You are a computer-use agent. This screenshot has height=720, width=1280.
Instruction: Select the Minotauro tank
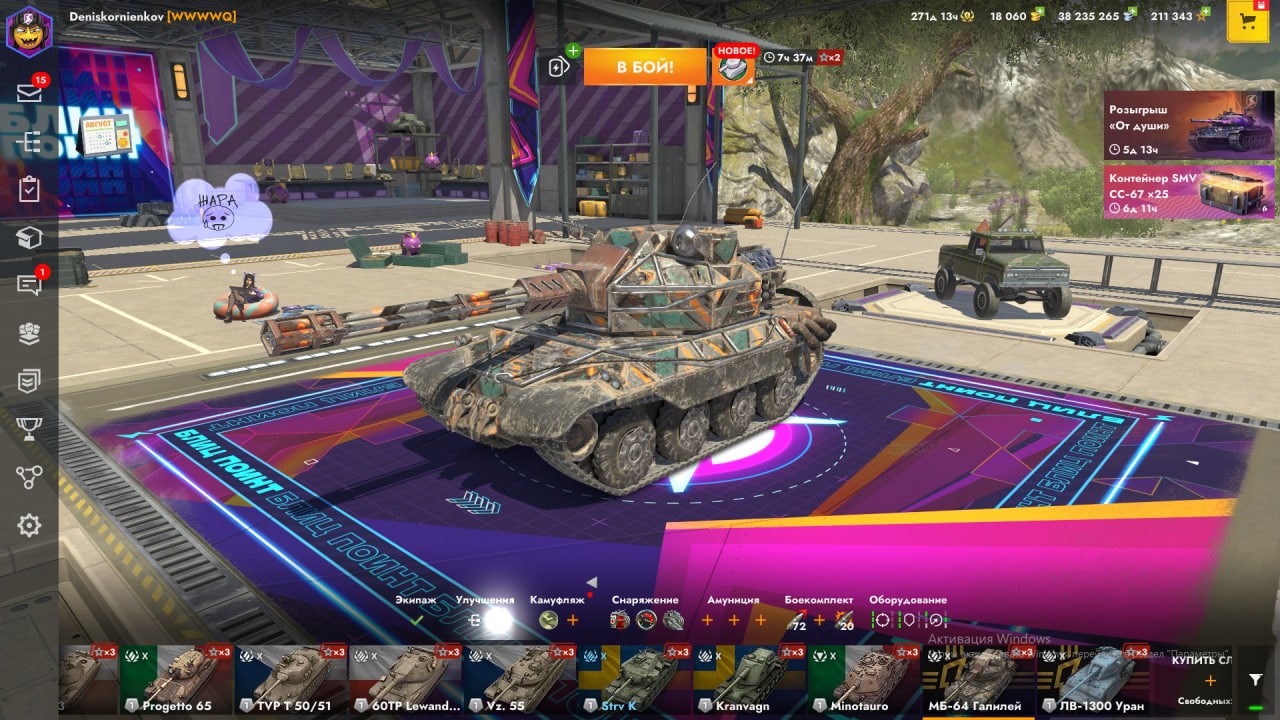click(x=864, y=679)
